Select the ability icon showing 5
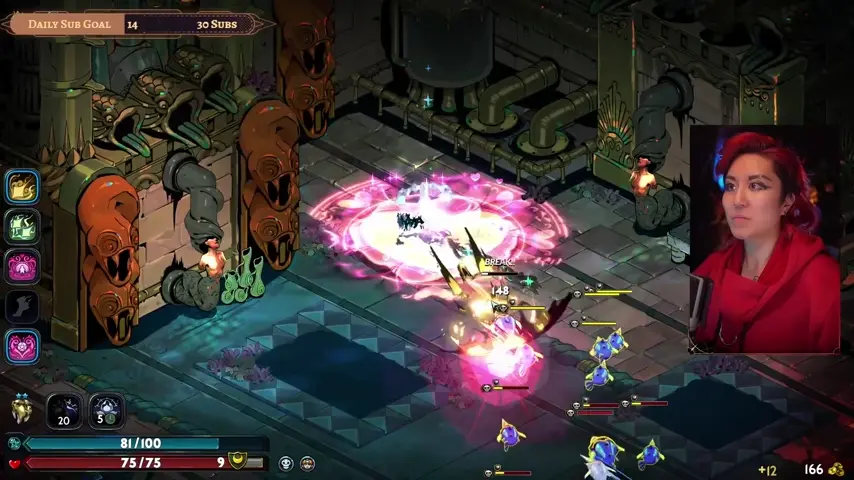Viewport: 854px width, 480px height. click(106, 410)
